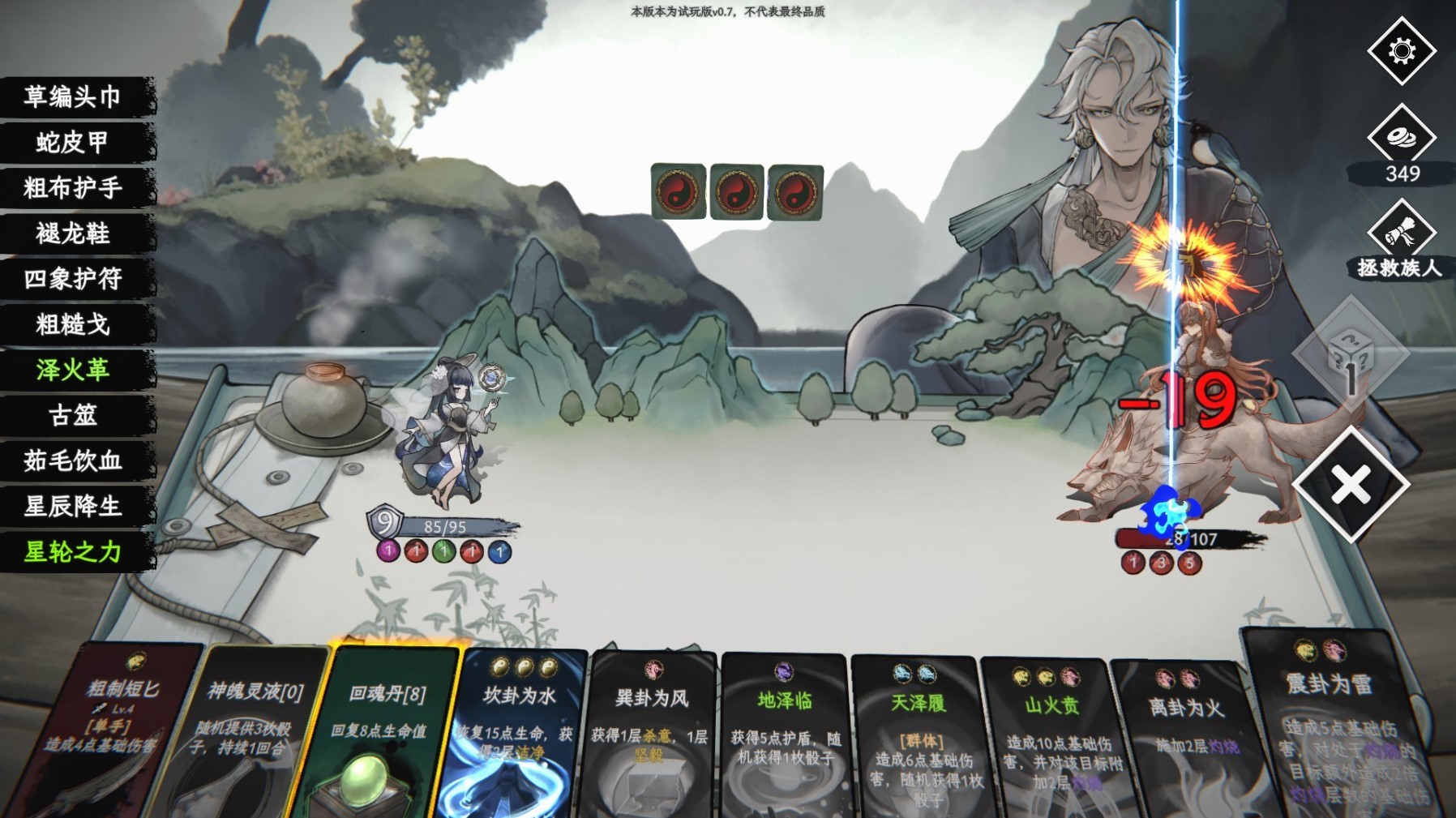Select the 星轮之力 entry
Image resolution: width=1456 pixels, height=818 pixels.
73,552
